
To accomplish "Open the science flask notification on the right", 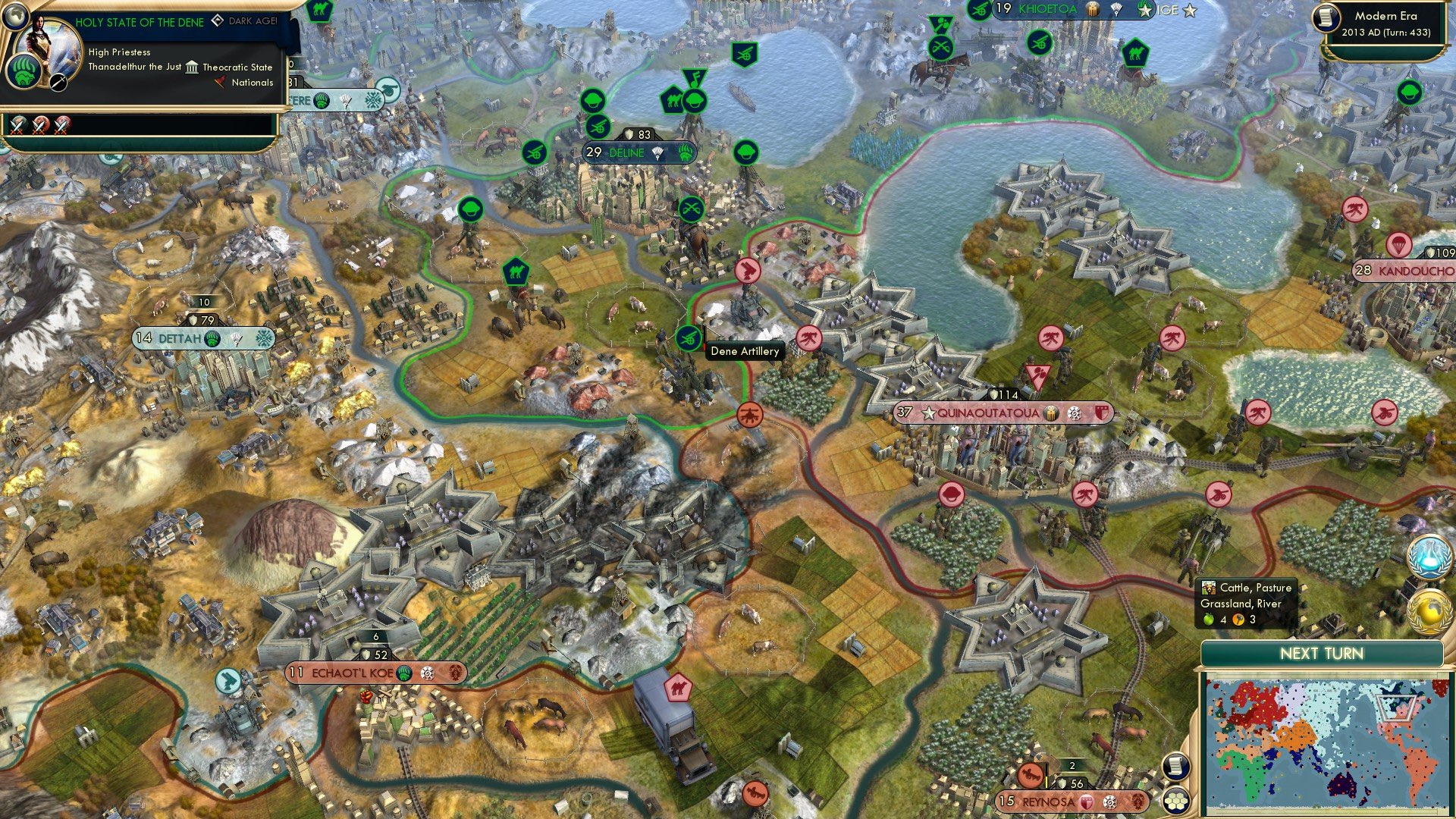I will pyautogui.click(x=1429, y=556).
